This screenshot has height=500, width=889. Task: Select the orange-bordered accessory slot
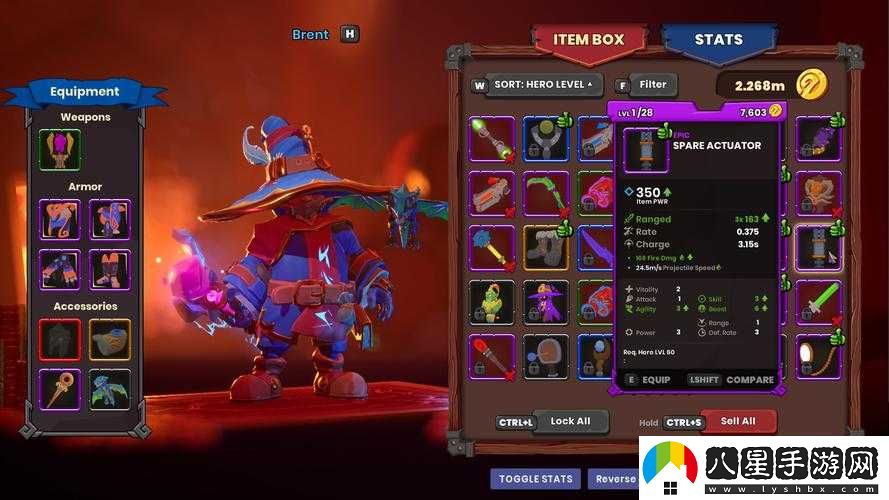coord(109,339)
